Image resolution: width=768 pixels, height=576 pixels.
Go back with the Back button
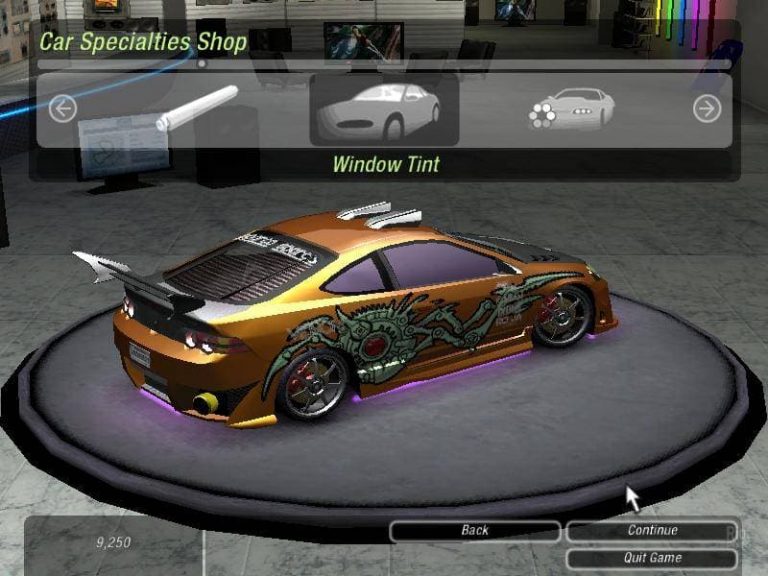(x=475, y=531)
